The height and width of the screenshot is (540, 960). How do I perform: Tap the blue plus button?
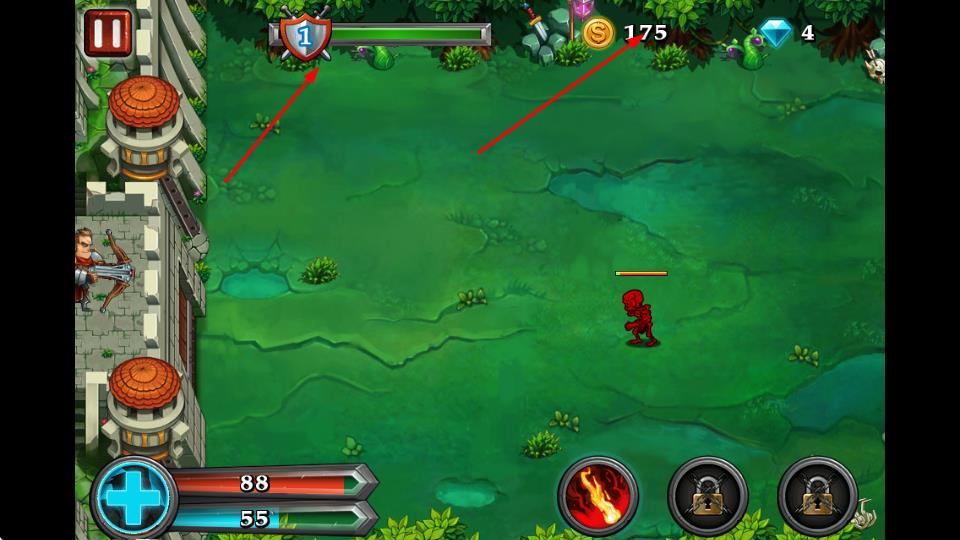point(133,497)
